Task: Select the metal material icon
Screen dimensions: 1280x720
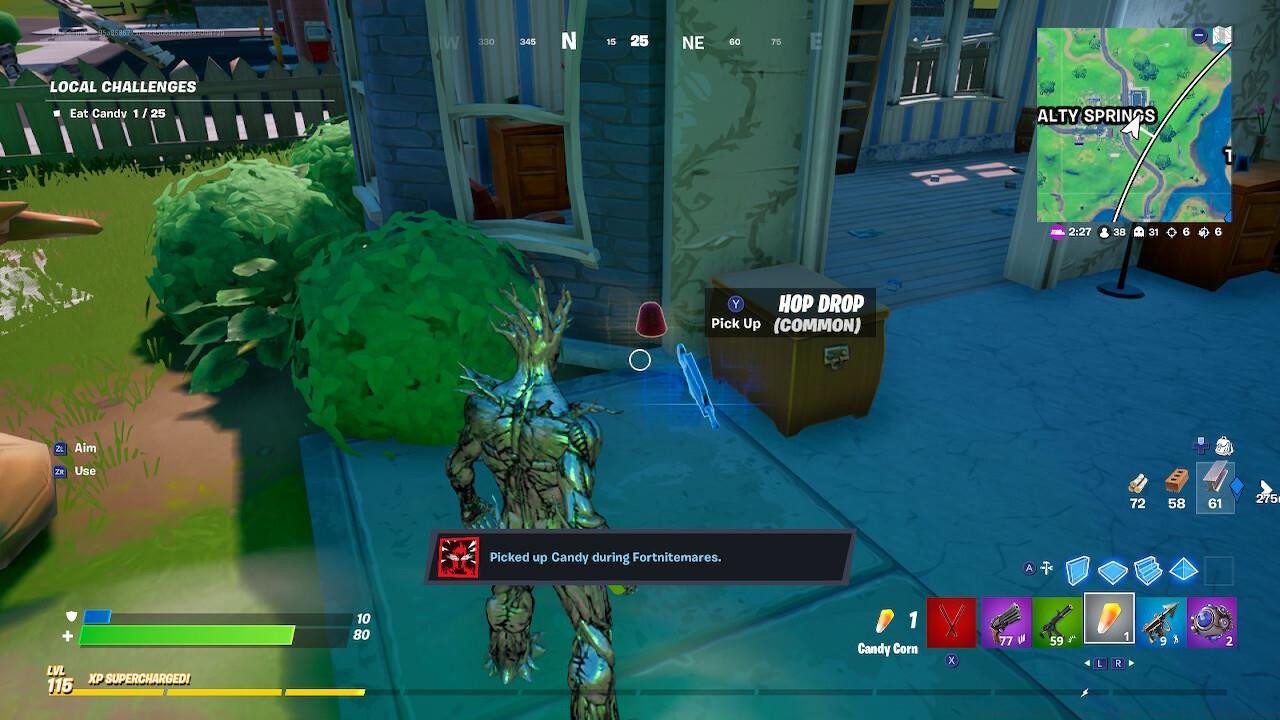Action: 1214,478
